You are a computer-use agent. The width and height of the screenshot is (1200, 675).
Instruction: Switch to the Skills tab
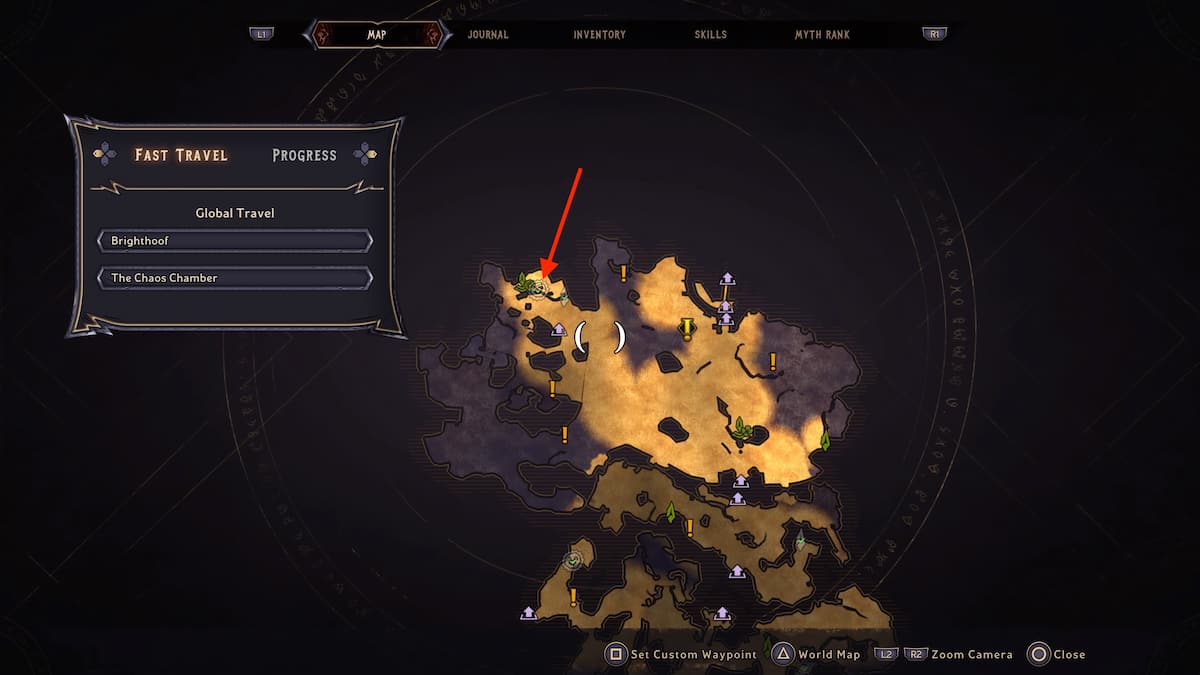(711, 34)
